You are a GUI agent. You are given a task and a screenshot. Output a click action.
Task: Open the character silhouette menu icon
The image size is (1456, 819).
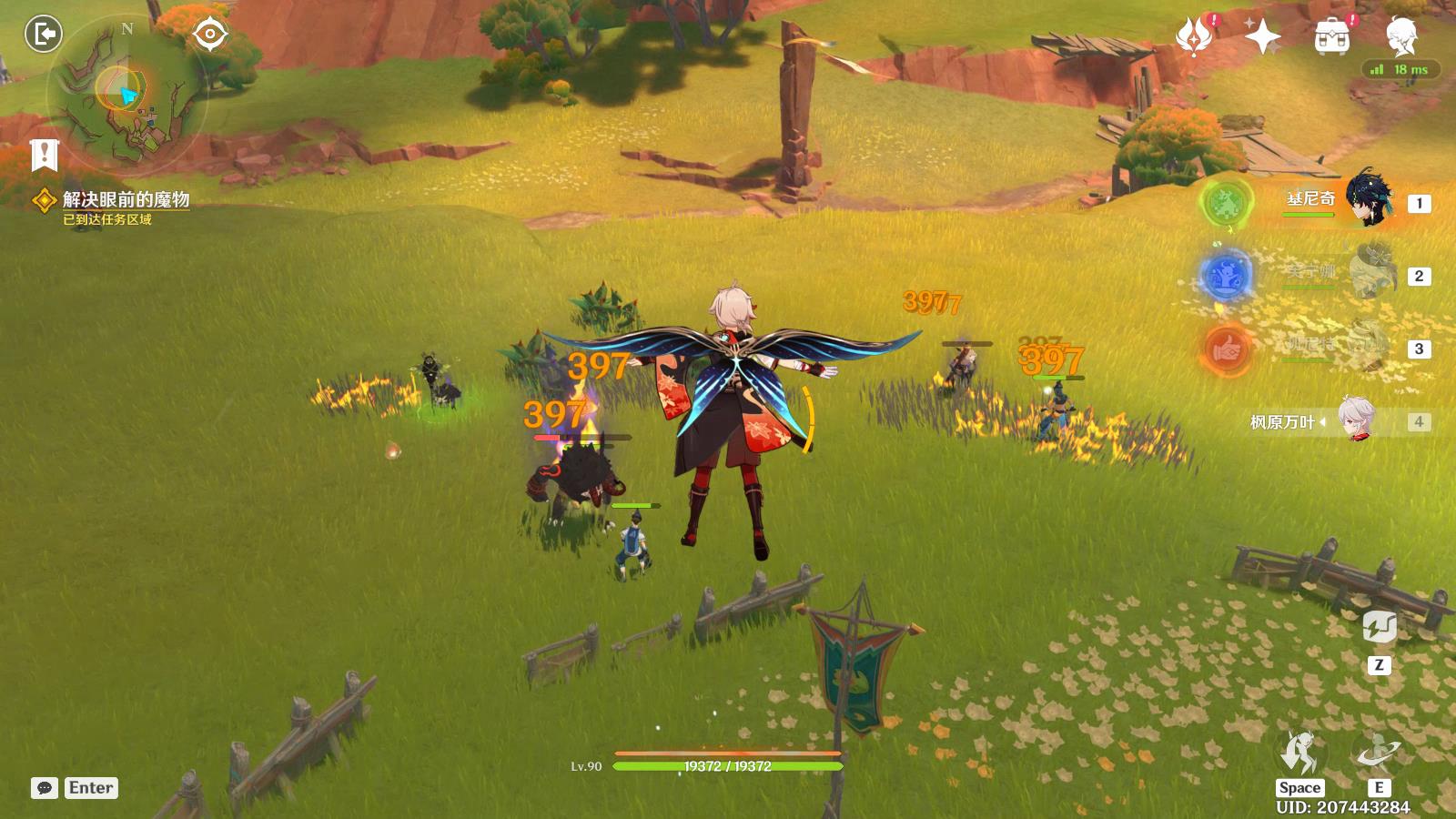coord(1400,35)
